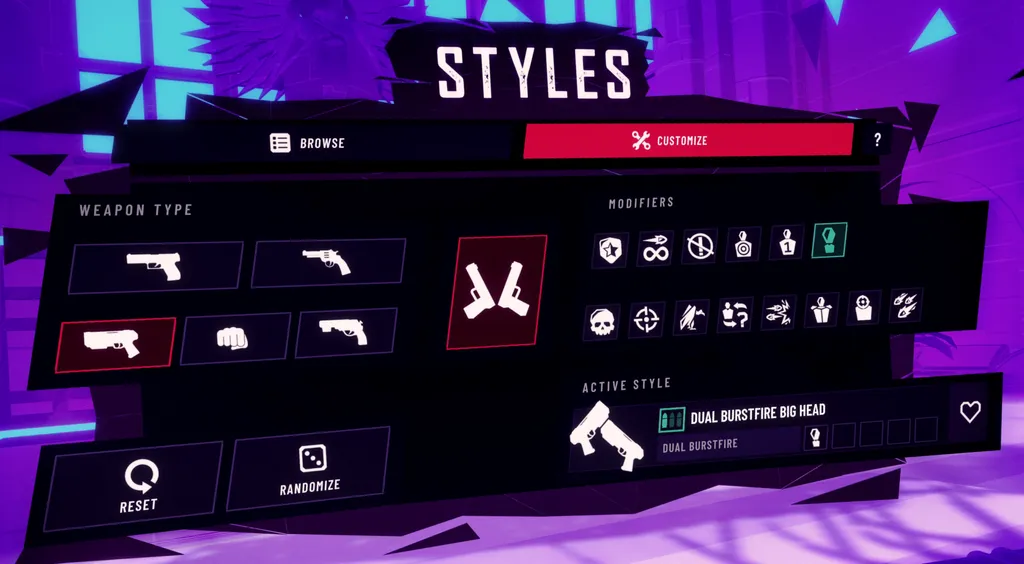Switch to the Browse tab
Screen dimensions: 1024x564
tap(308, 142)
